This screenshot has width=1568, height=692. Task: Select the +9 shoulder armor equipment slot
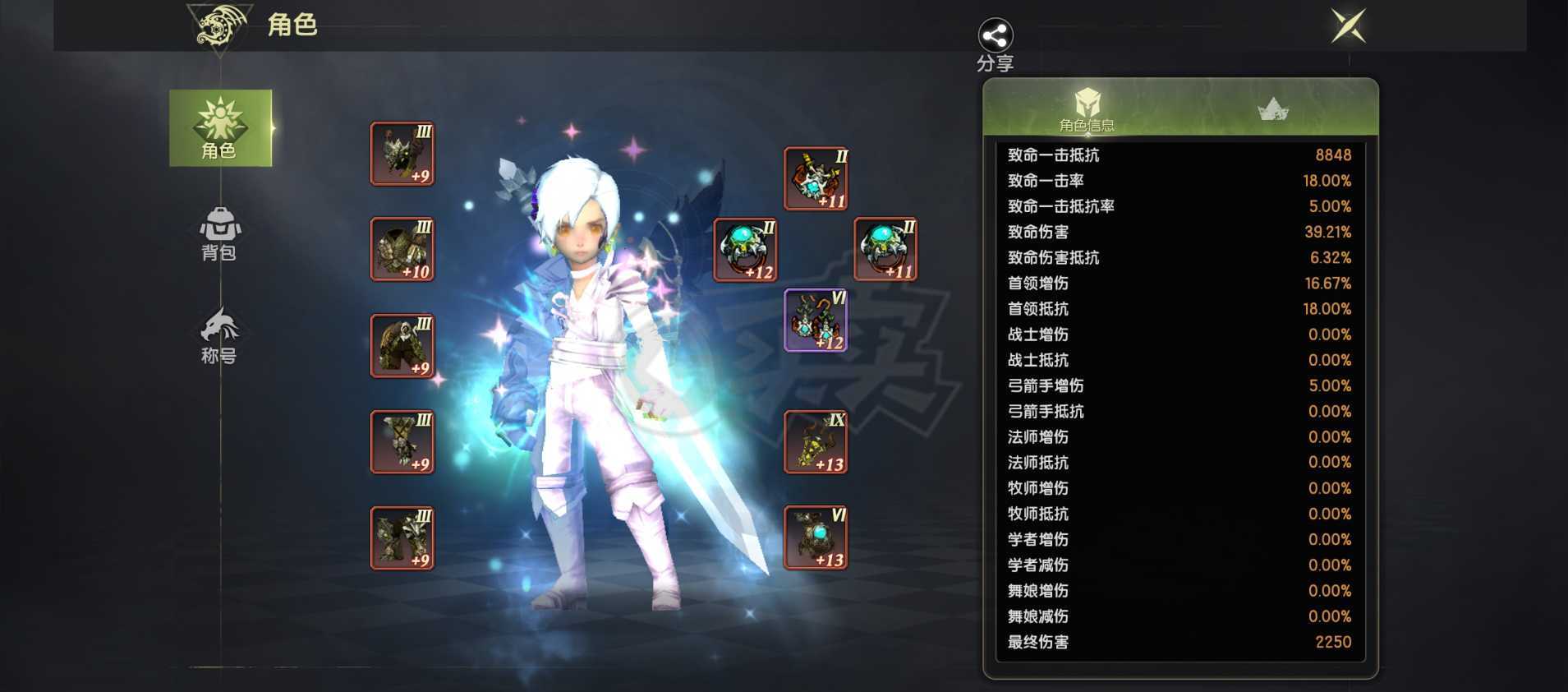coord(402,153)
